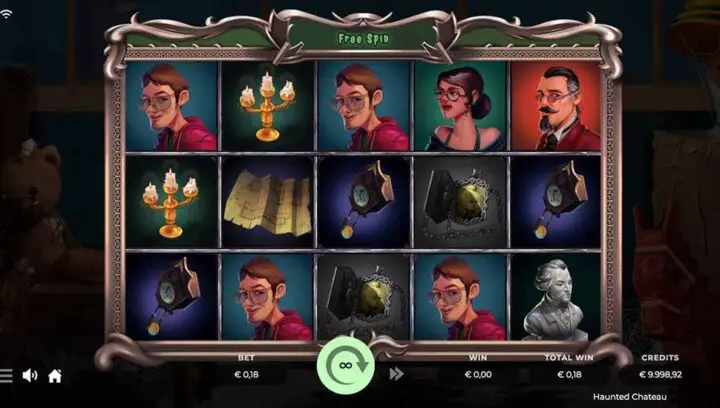Toggle the sound speaker icon
This screenshot has height=408, width=720.
30,376
